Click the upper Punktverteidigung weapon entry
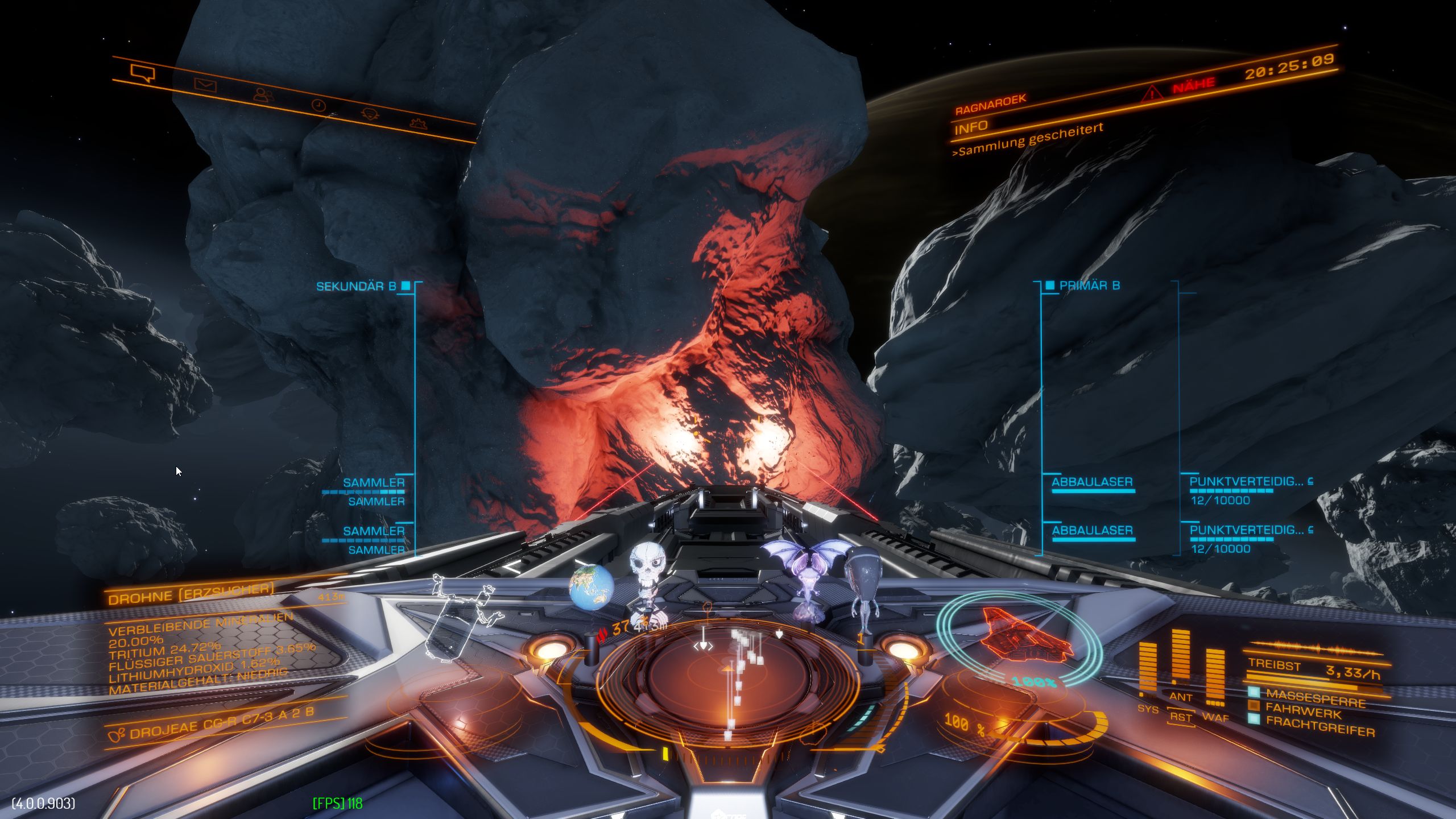This screenshot has width=1456, height=819. 1246,482
